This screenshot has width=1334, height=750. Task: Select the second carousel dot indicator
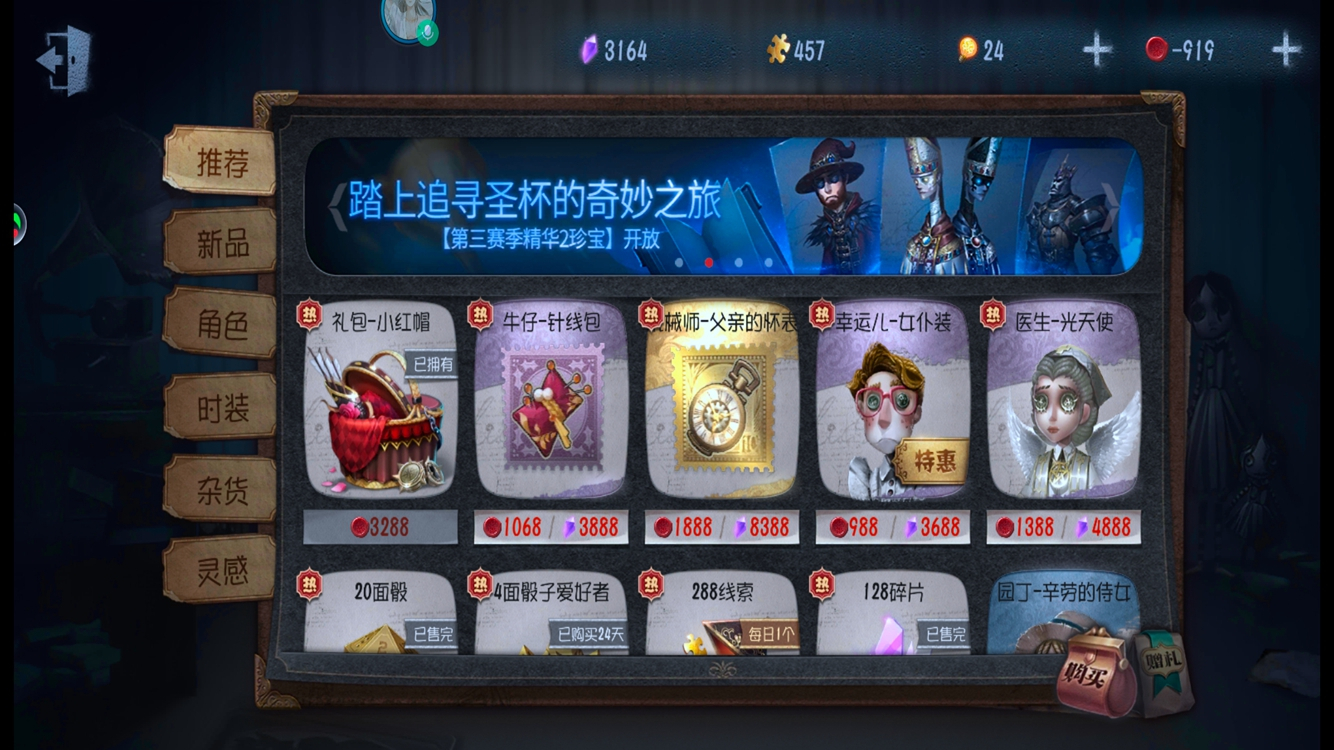(x=707, y=264)
